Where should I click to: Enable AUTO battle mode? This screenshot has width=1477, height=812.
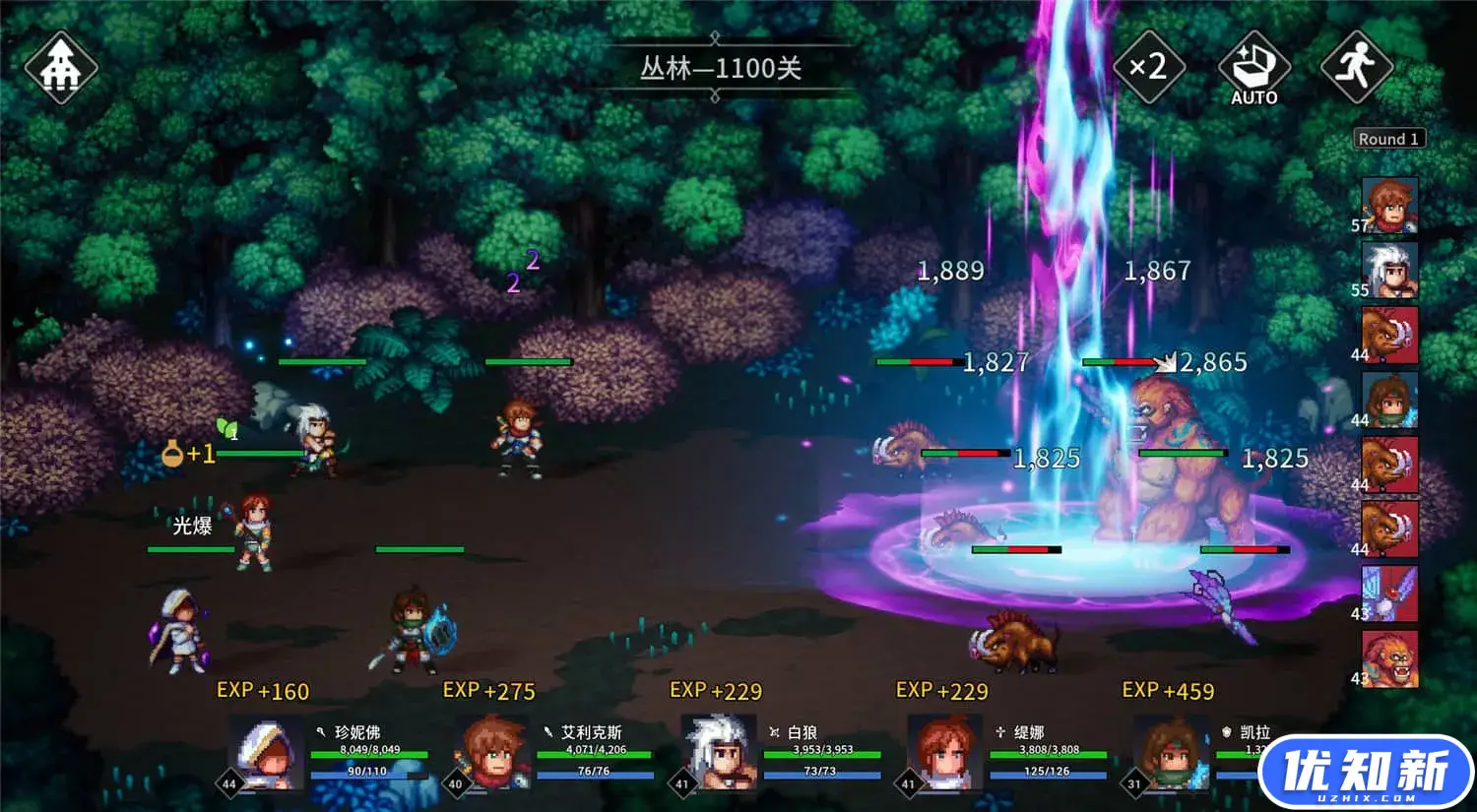tap(1252, 67)
